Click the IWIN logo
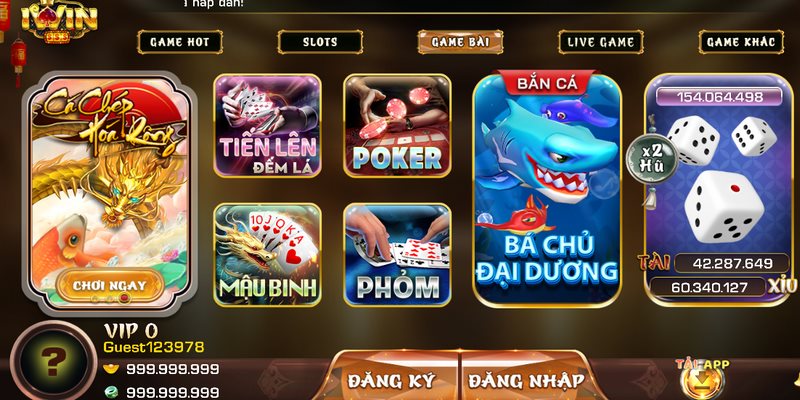This screenshot has height=400, width=800. point(64,22)
